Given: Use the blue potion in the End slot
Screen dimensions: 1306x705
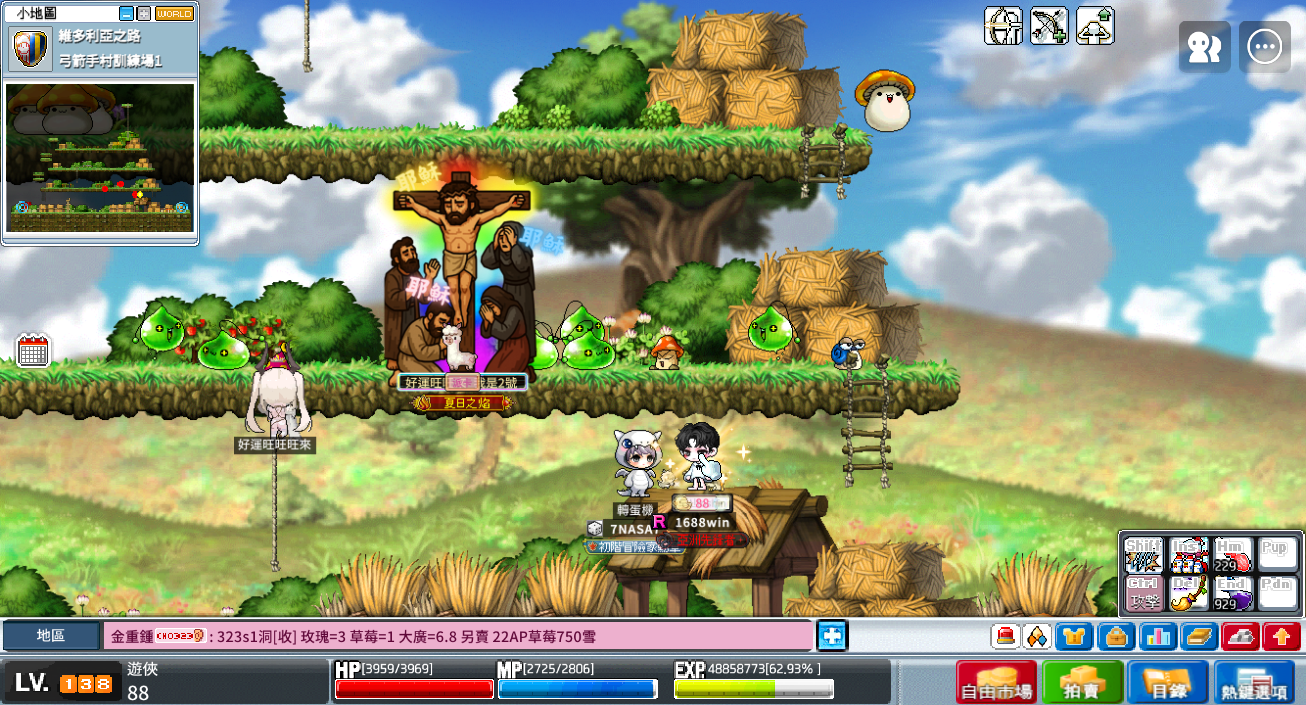Looking at the screenshot, I should tap(1231, 593).
